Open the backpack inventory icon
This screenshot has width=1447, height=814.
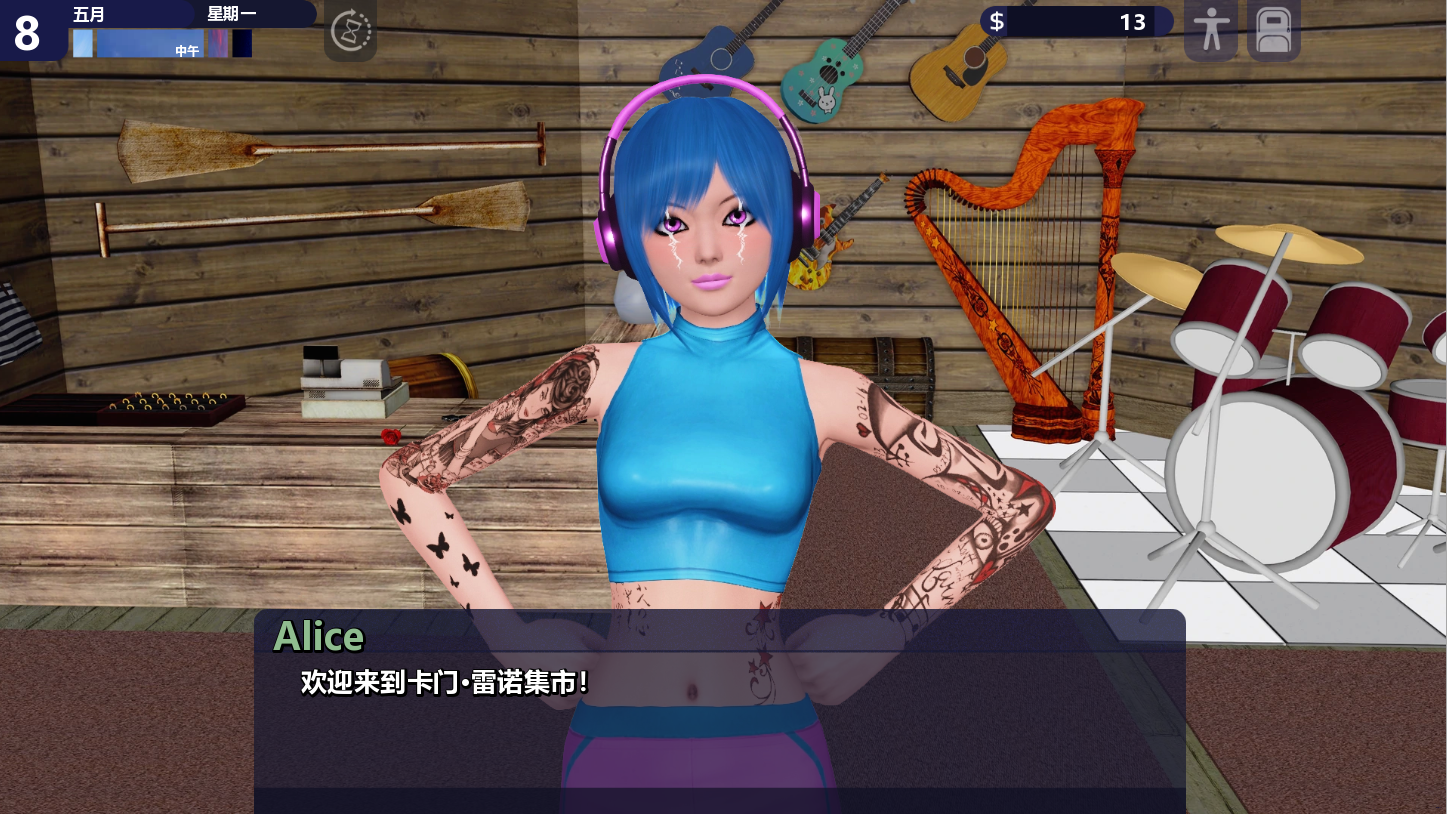[x=1274, y=30]
